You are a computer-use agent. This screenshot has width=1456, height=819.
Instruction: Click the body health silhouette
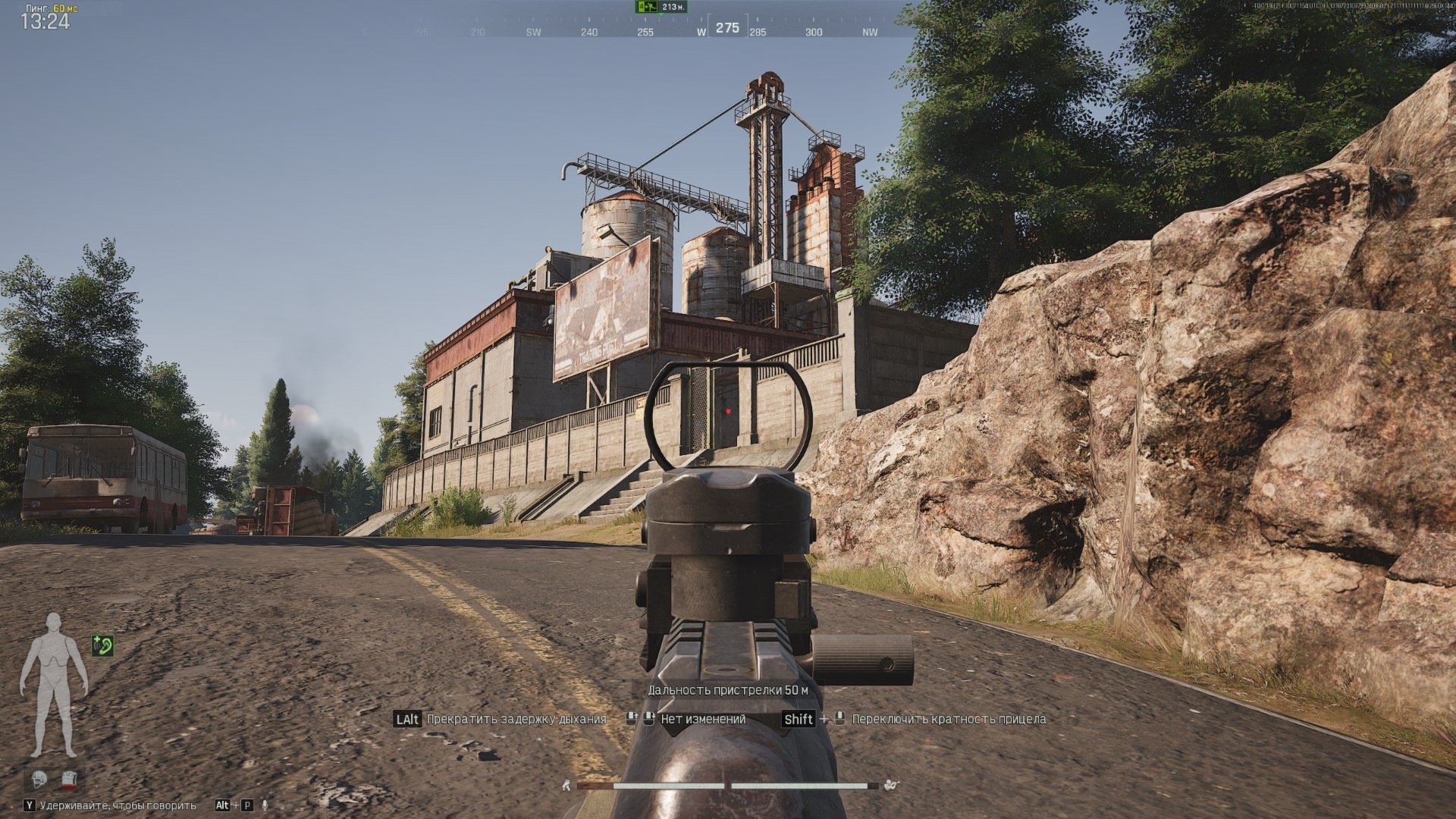coord(54,686)
